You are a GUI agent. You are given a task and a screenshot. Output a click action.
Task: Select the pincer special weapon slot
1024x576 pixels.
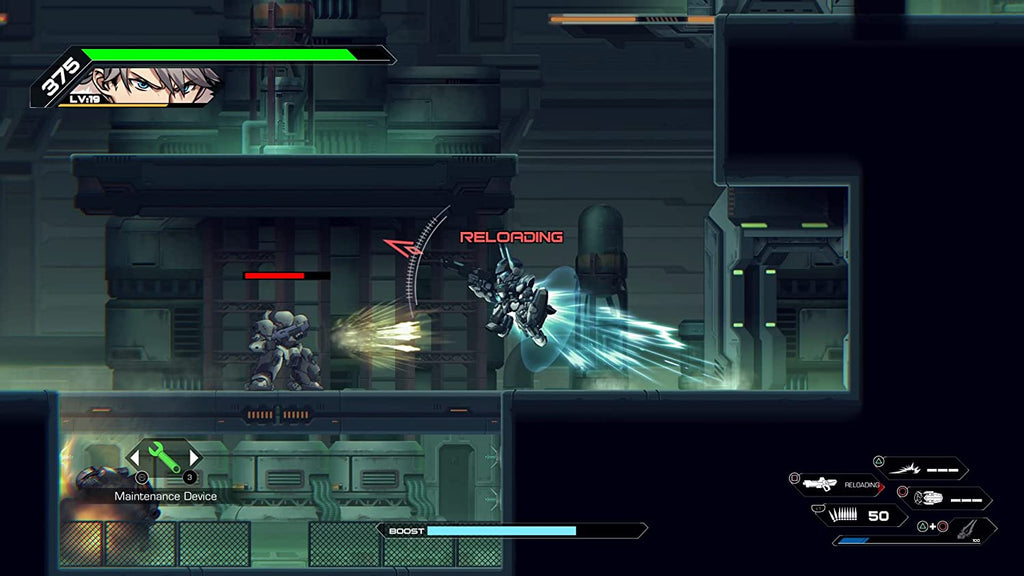963,528
